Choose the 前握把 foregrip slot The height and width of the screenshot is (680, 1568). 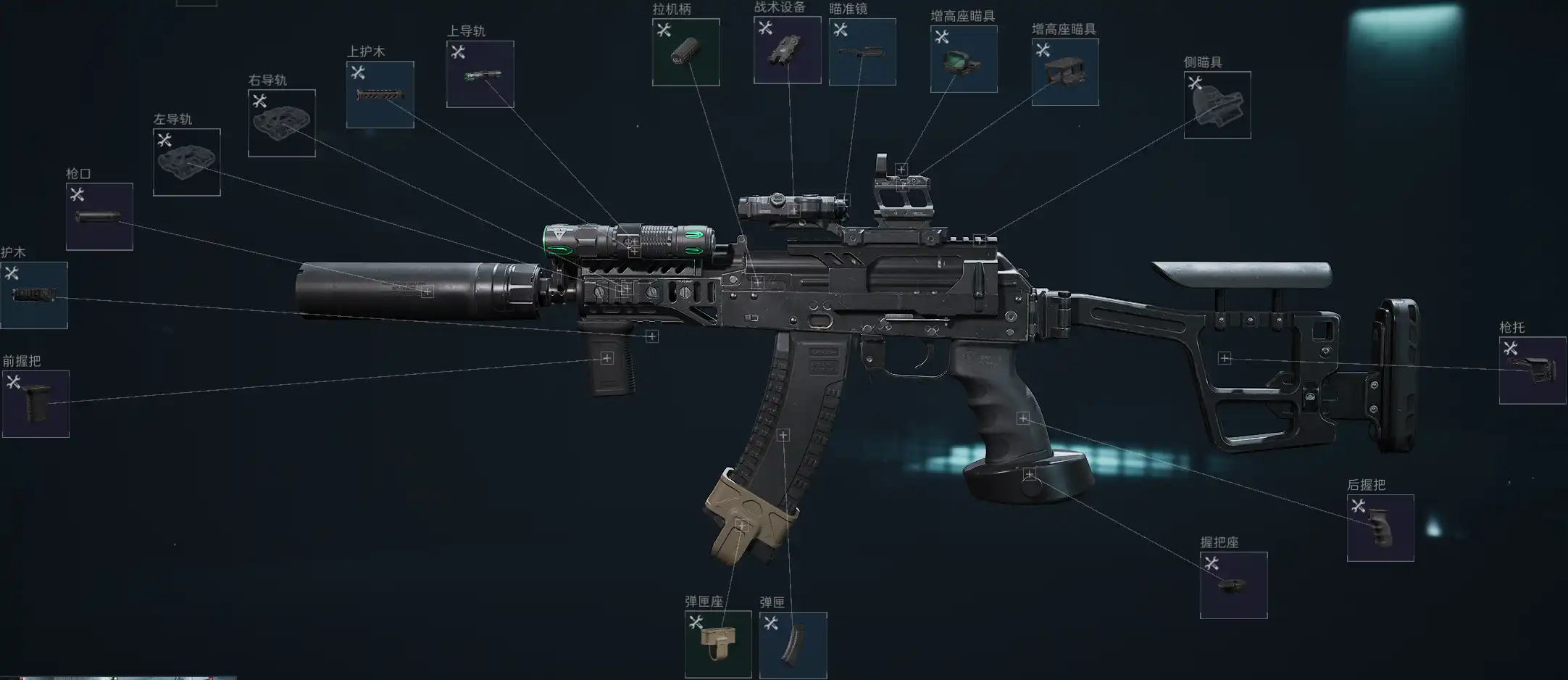point(36,404)
